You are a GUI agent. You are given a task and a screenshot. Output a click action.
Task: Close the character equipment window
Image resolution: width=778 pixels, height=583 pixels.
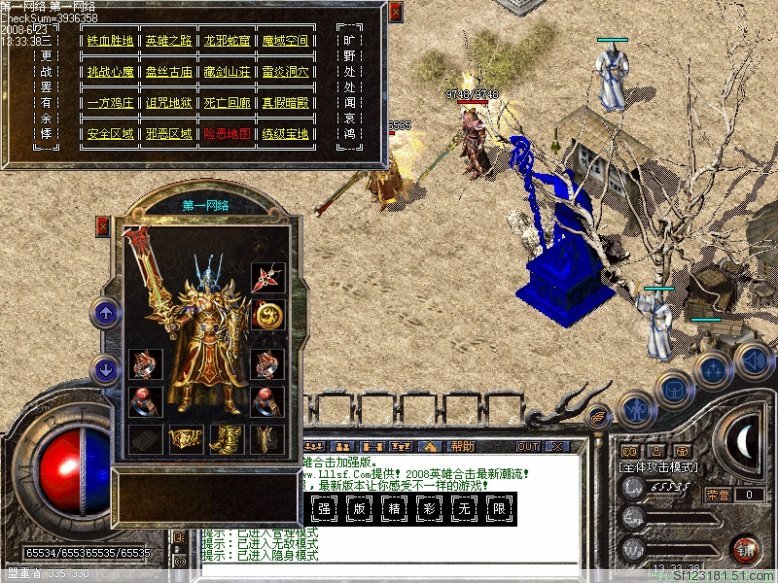[102, 227]
